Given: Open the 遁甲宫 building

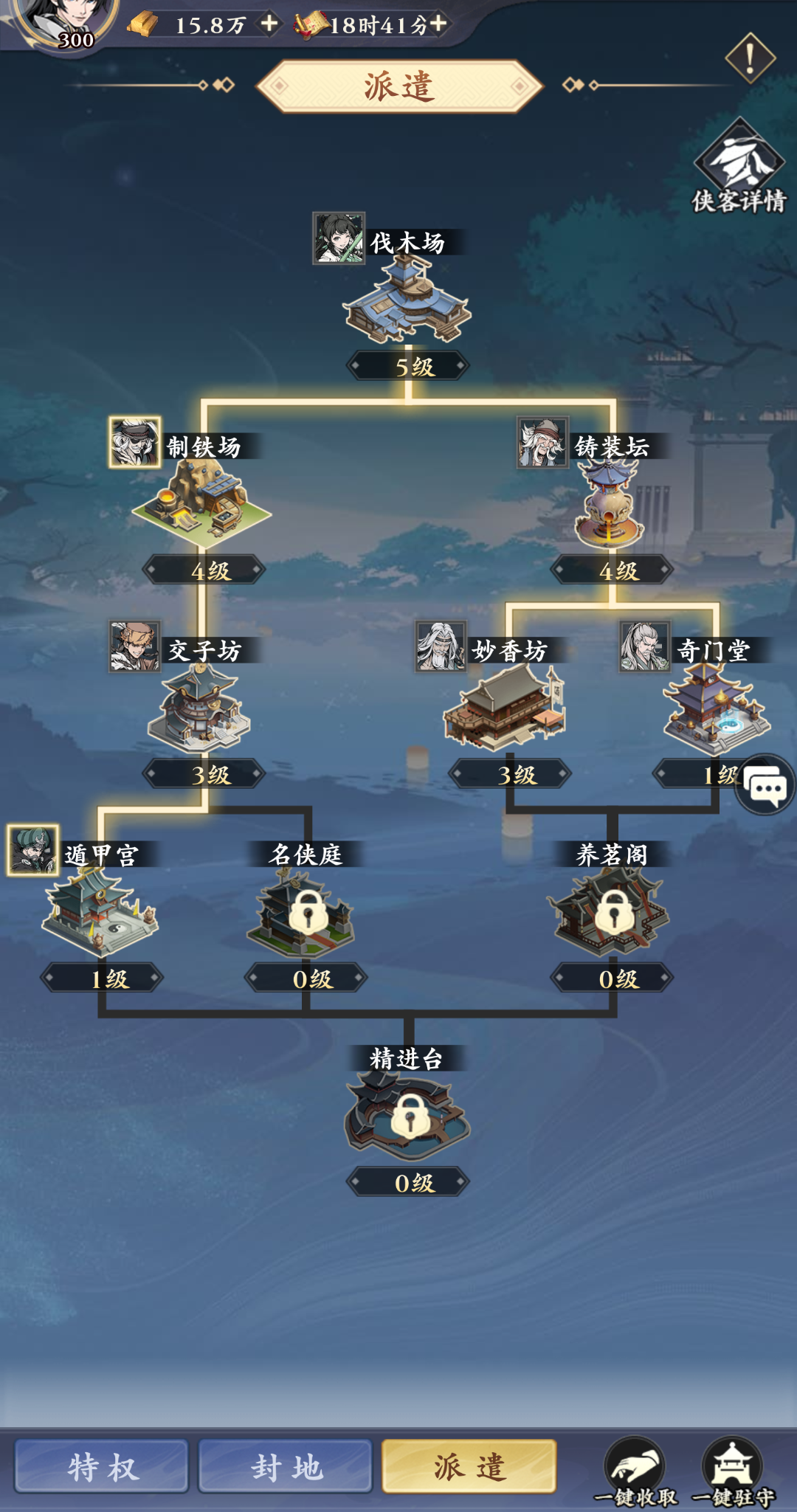Looking at the screenshot, I should pos(100,912).
